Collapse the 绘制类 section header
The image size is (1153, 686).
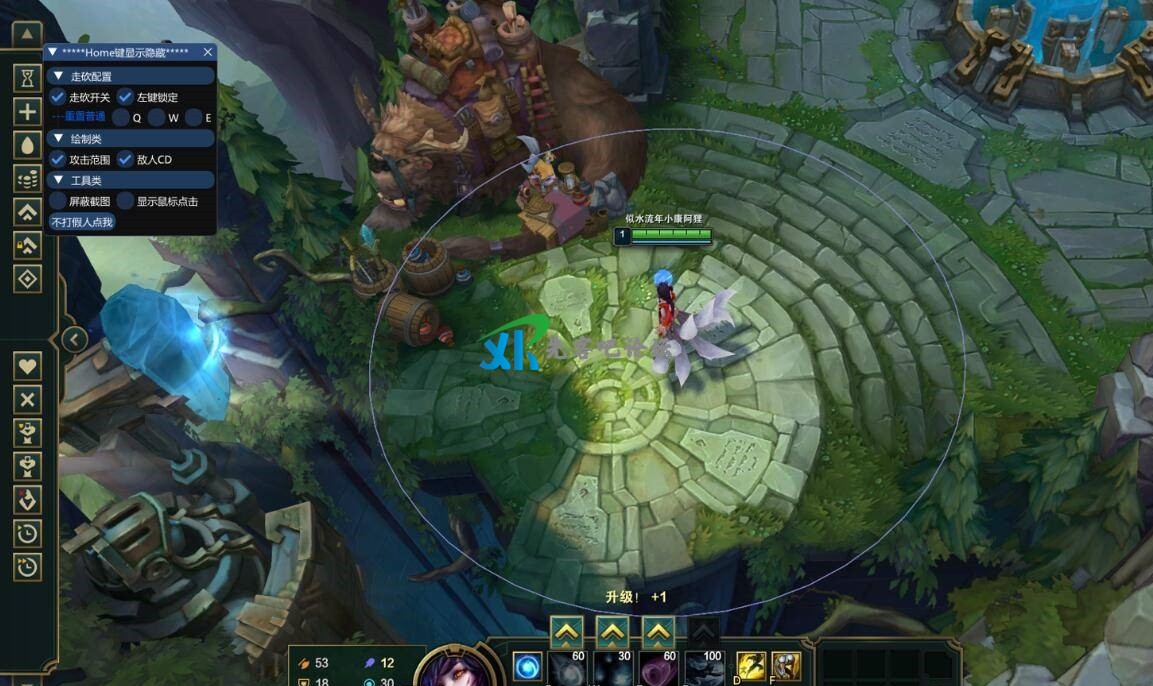pyautogui.click(x=58, y=139)
